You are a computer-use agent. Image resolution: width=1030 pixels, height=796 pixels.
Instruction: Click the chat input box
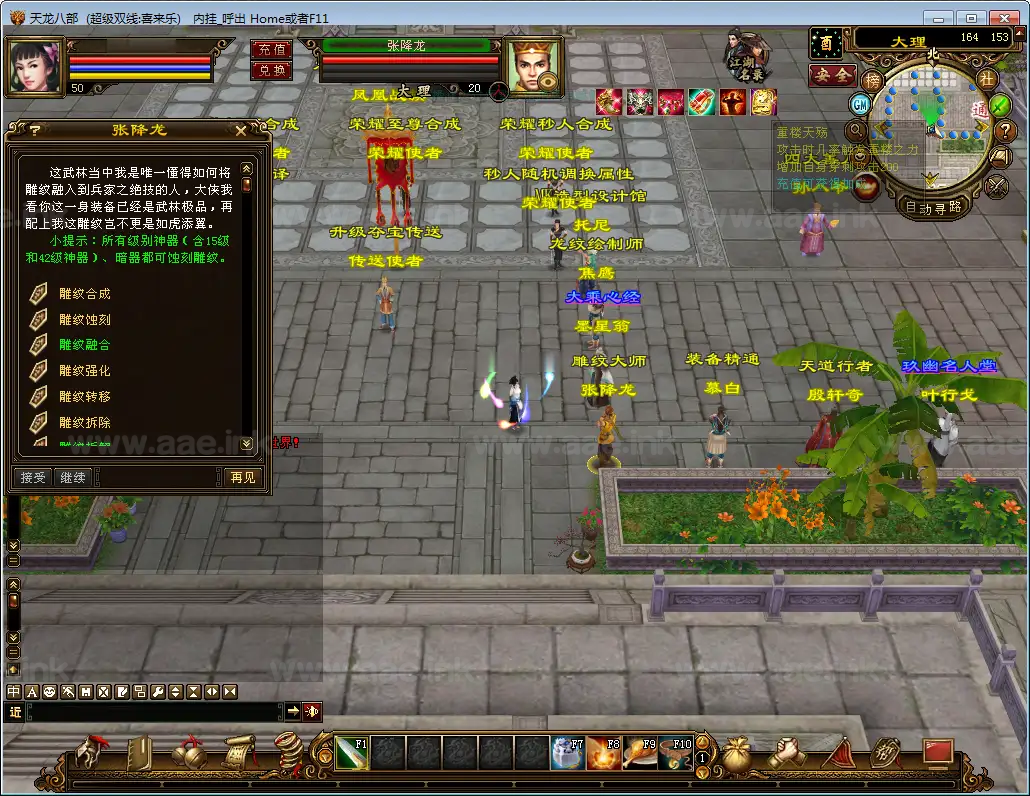click(150, 711)
